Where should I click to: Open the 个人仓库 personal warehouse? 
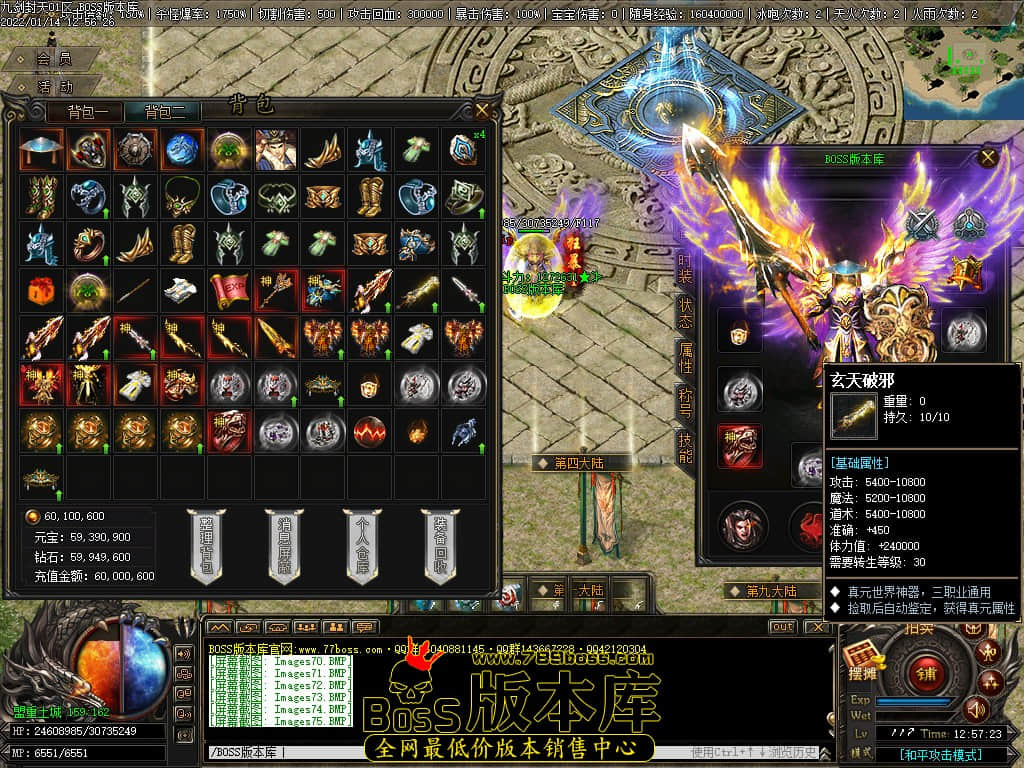point(362,545)
